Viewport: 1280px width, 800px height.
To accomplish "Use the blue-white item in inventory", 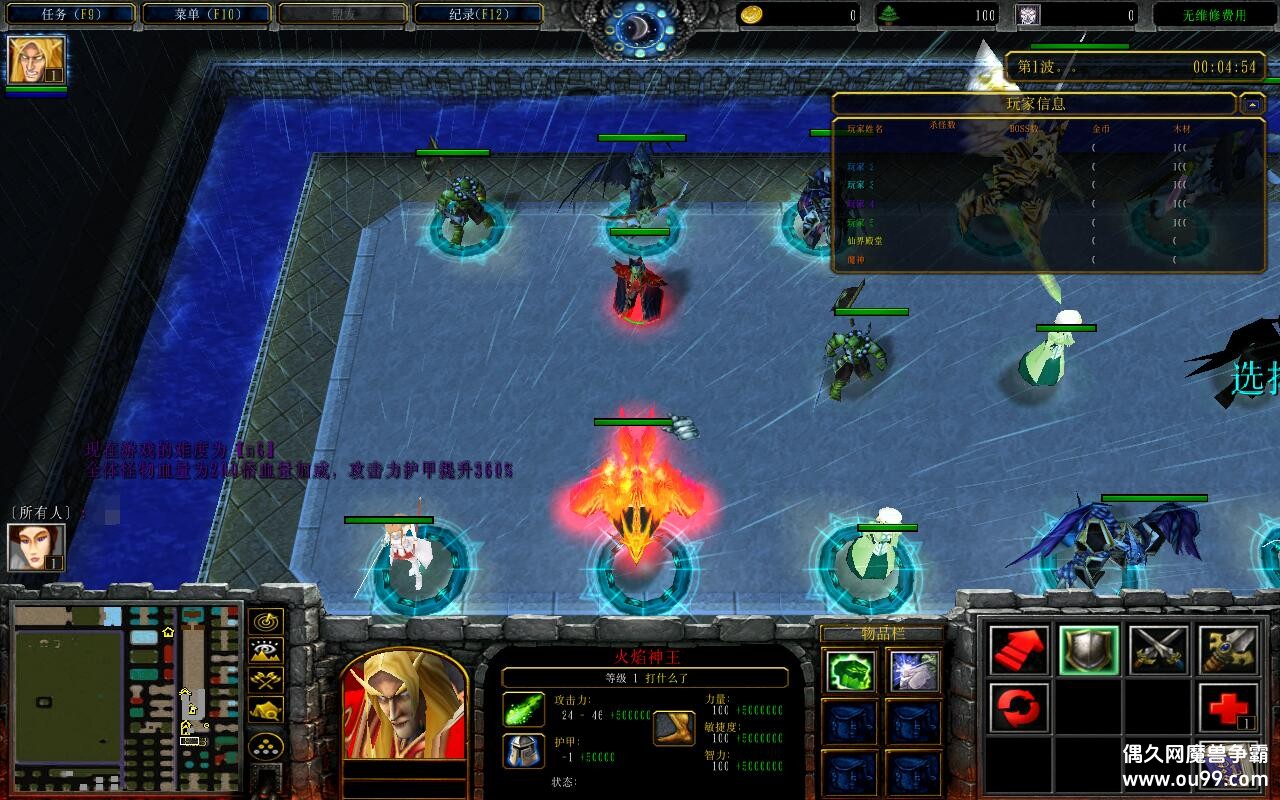I will tap(914, 671).
